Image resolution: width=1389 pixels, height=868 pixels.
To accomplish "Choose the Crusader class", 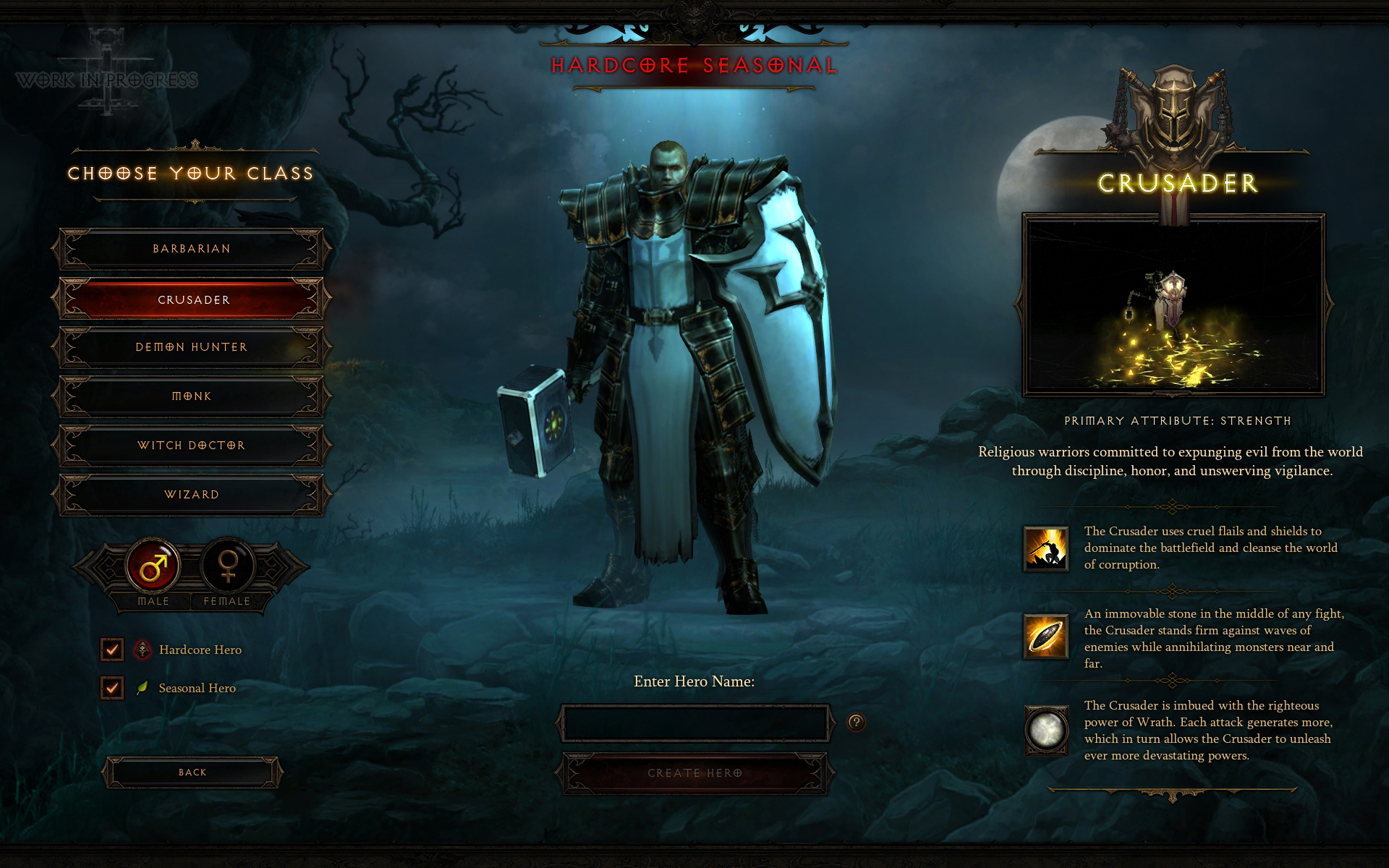I will point(192,299).
